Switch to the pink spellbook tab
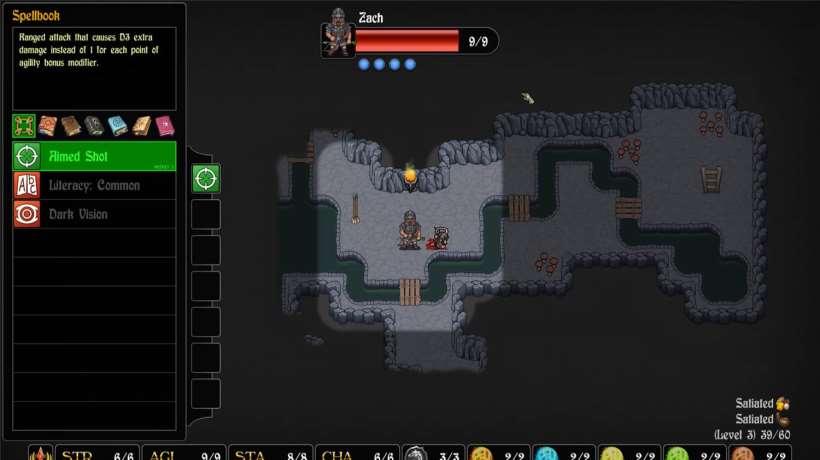The width and height of the screenshot is (820, 460). pos(163,126)
